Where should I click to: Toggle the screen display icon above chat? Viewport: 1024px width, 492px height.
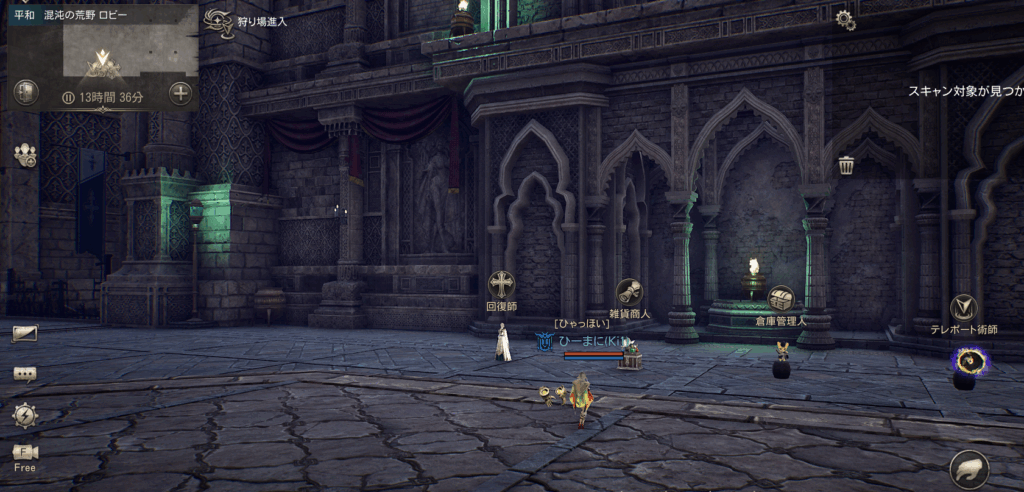[25, 333]
